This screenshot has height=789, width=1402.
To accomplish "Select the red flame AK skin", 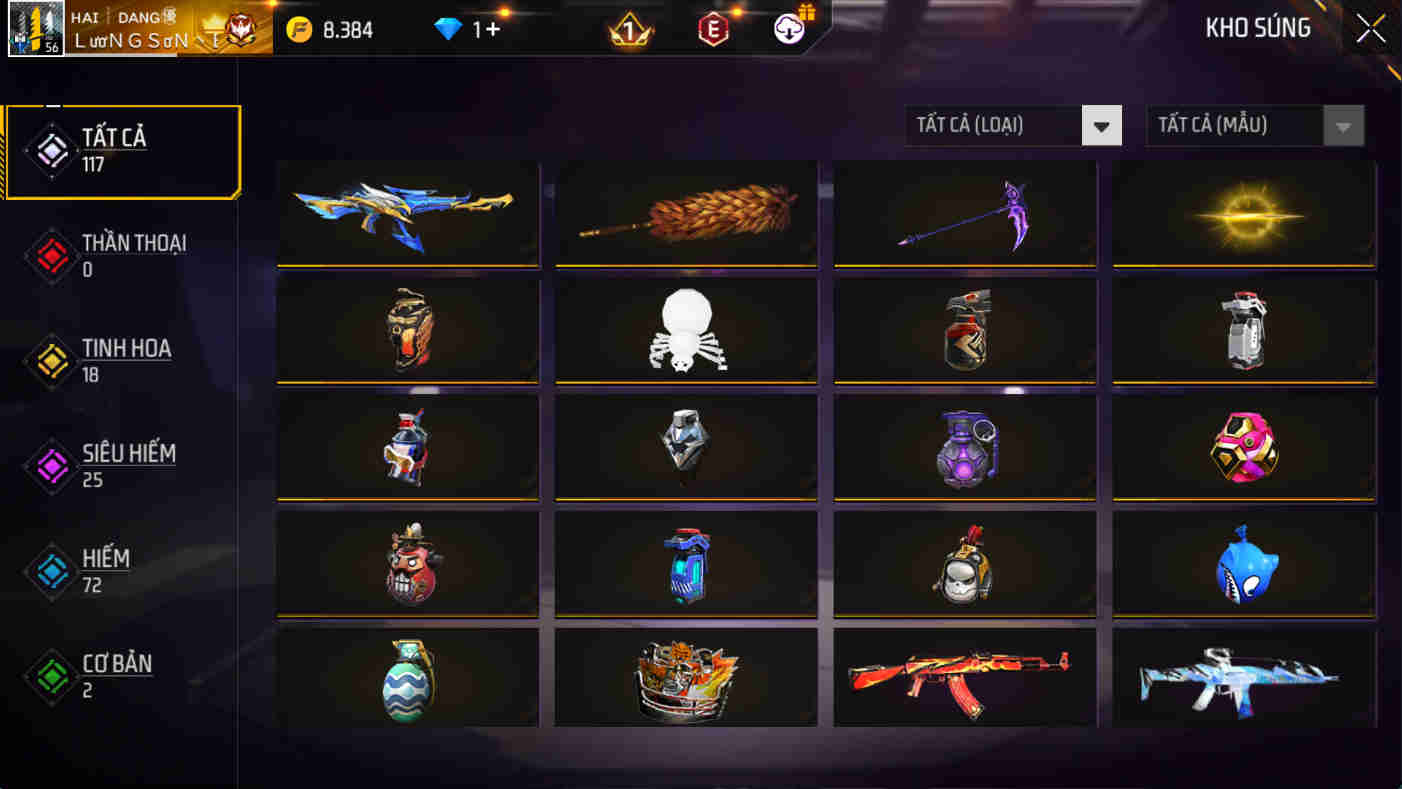I will pos(964,678).
